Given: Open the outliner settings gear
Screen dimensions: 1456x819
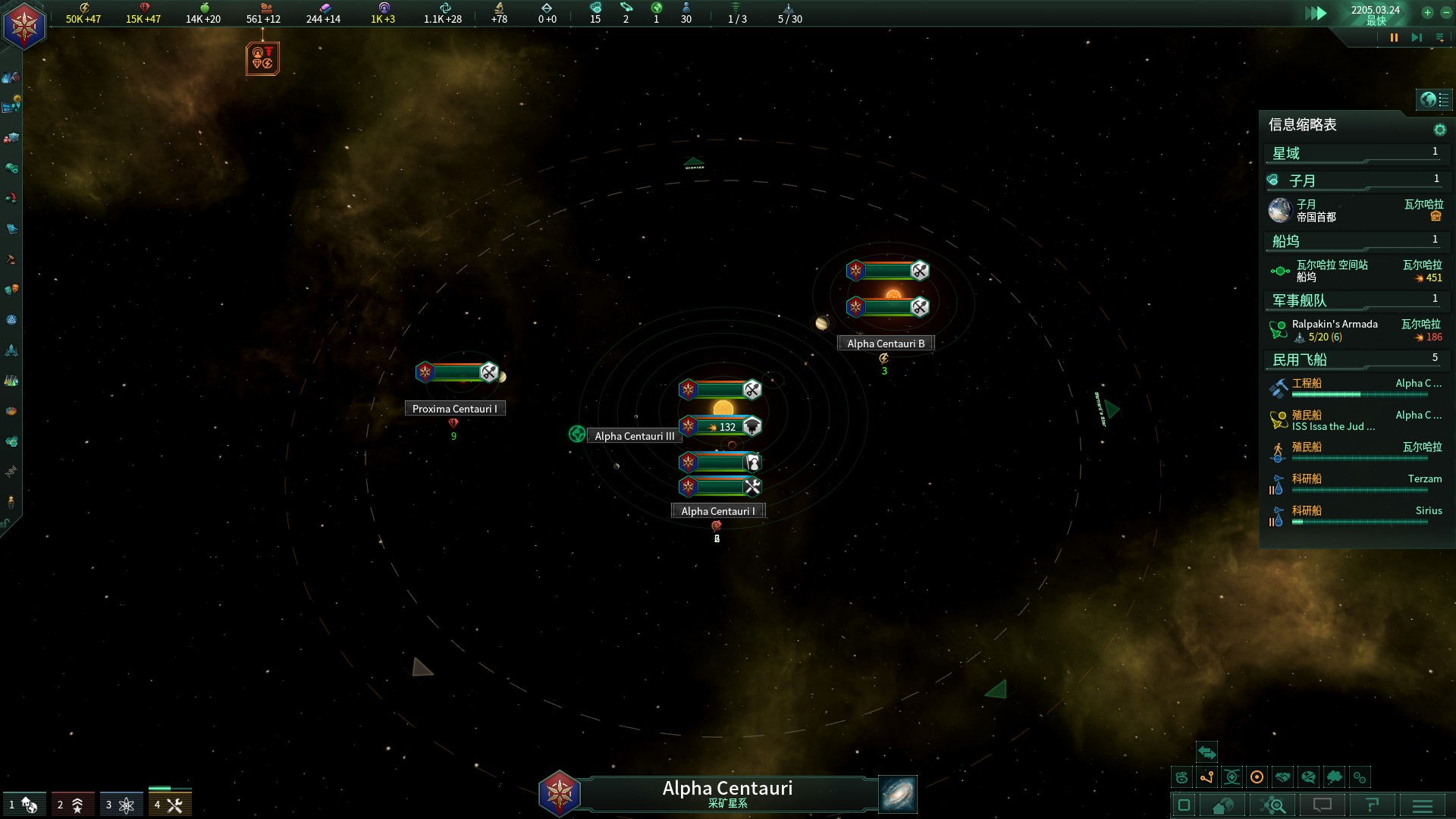Looking at the screenshot, I should tap(1439, 130).
